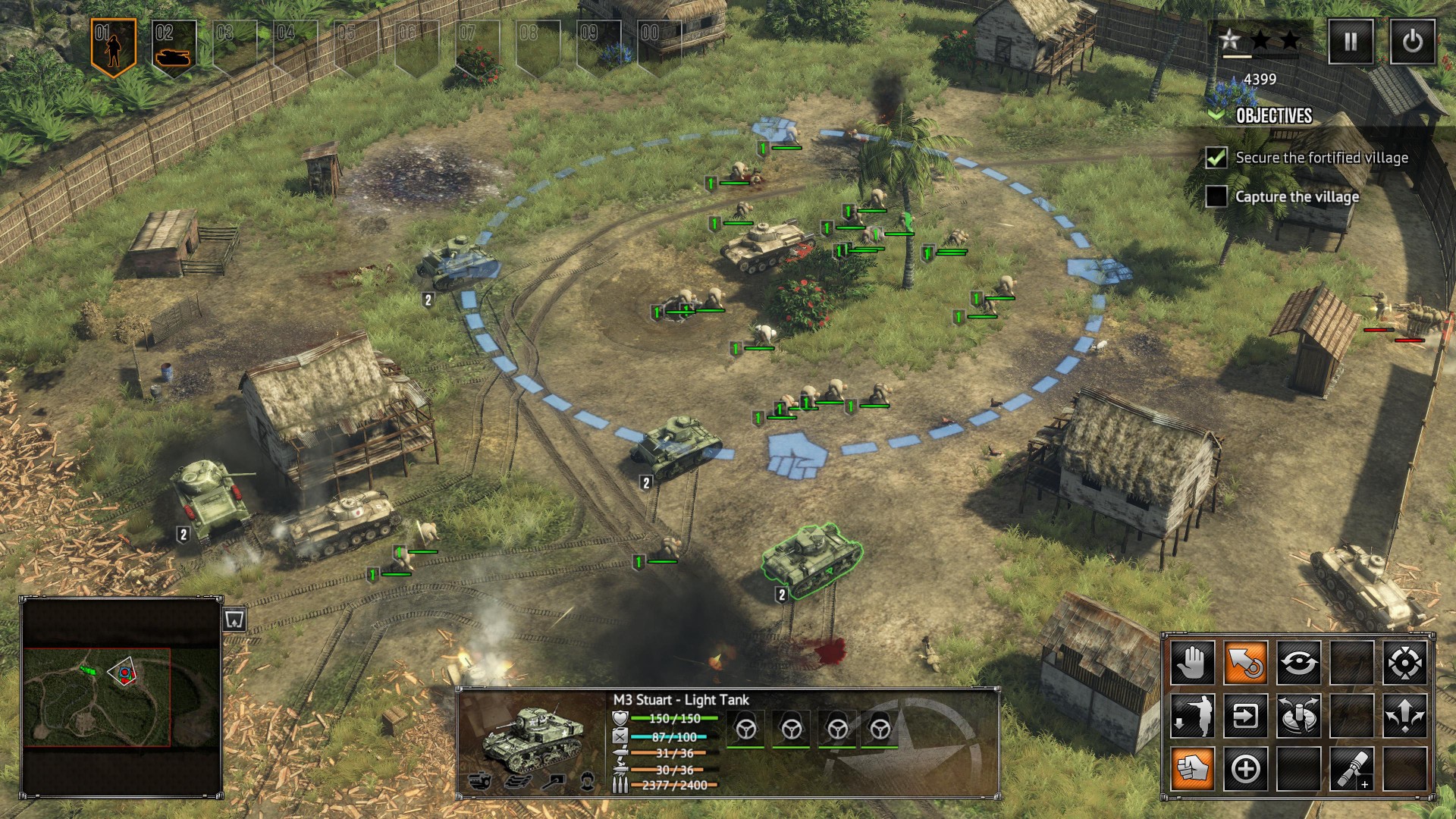This screenshot has width=1456, height=819.
Task: Activate the crosshair target command
Action: pyautogui.click(x=1404, y=663)
